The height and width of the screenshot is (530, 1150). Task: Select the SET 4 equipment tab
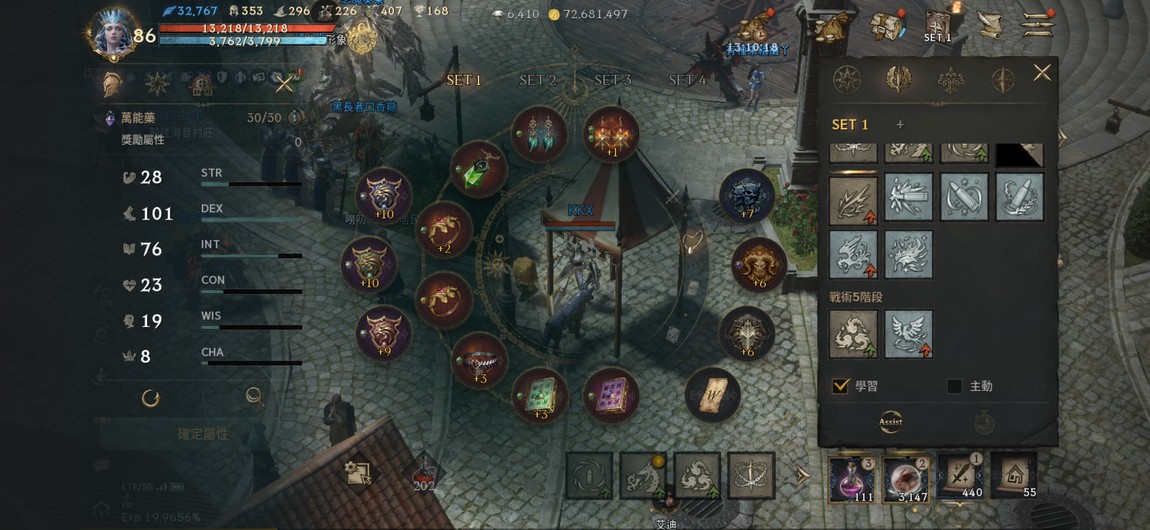click(x=687, y=80)
